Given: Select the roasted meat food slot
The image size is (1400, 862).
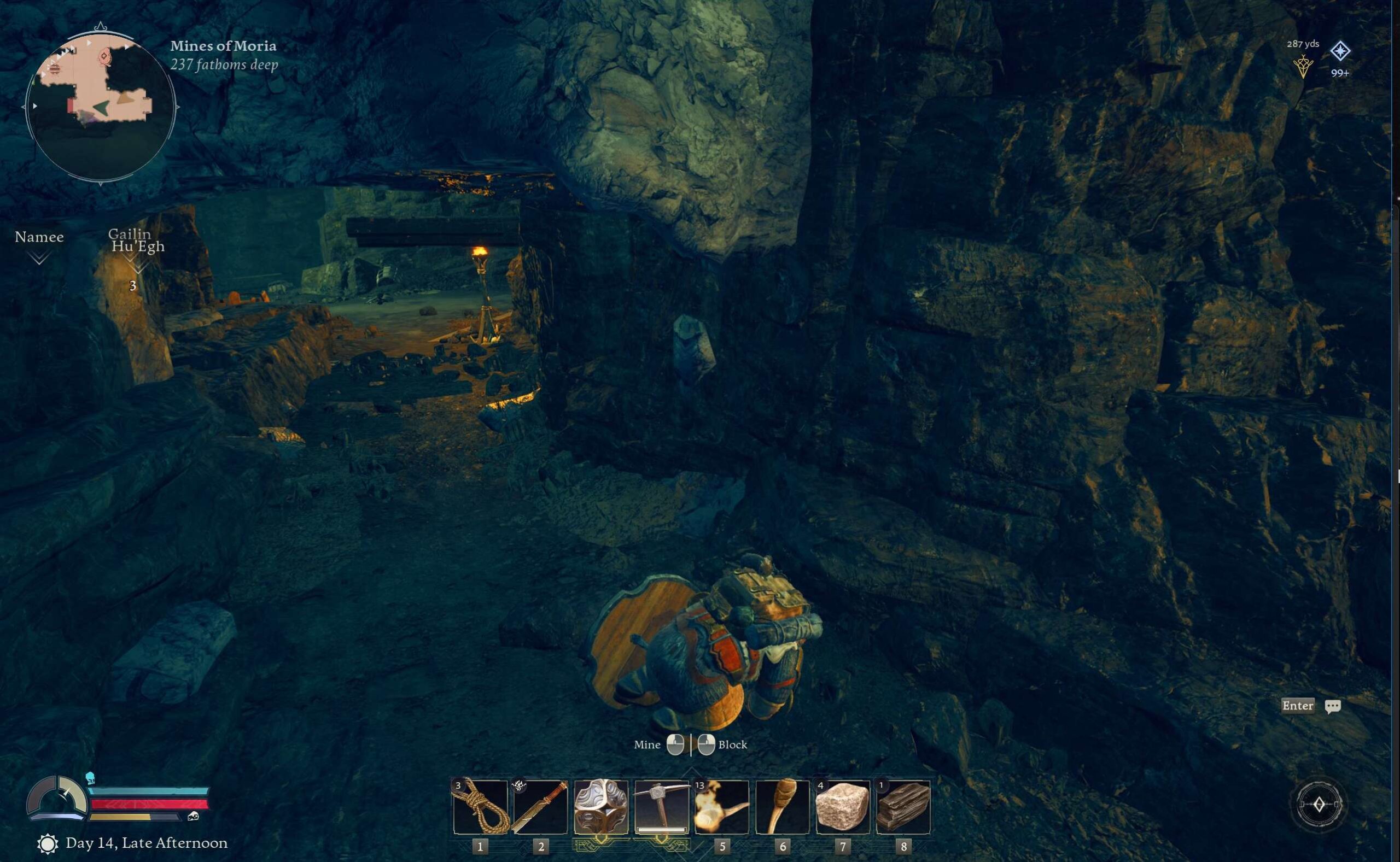Looking at the screenshot, I should coord(722,807).
